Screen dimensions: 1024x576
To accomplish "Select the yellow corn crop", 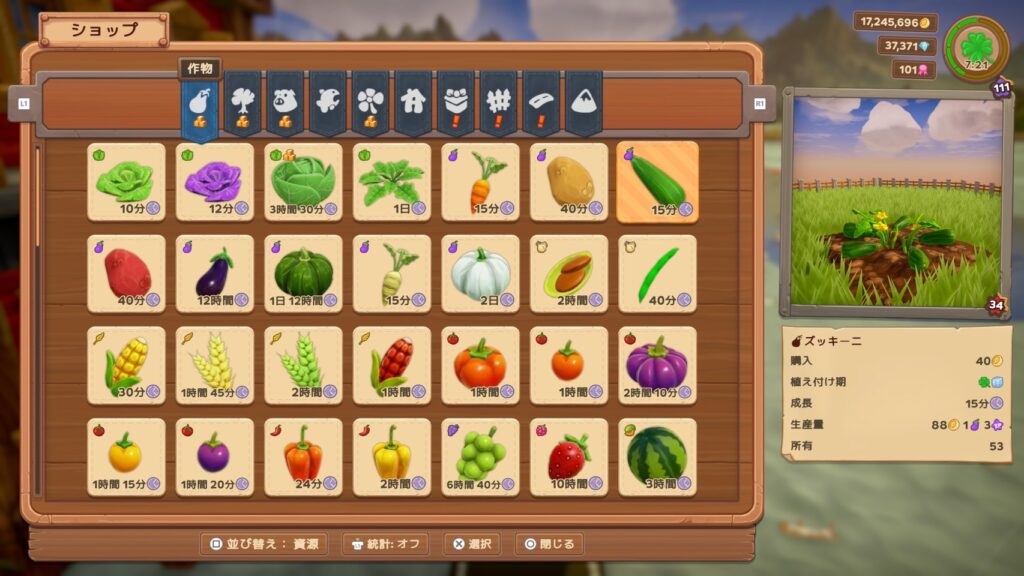I will [126, 365].
